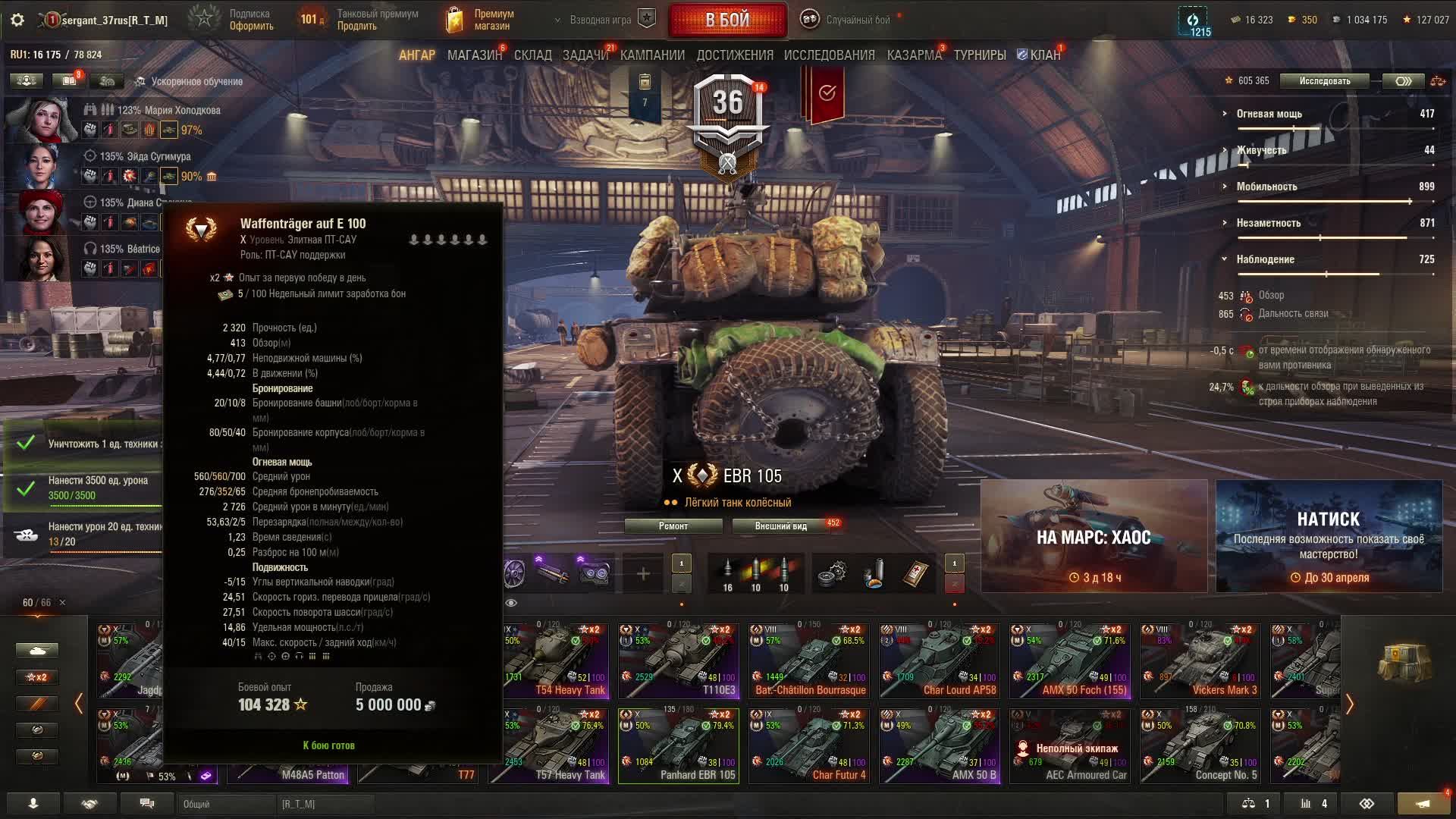The image size is (1456, 819).
Task: Expand the Огневая мощь parameter section
Action: click(x=1269, y=114)
